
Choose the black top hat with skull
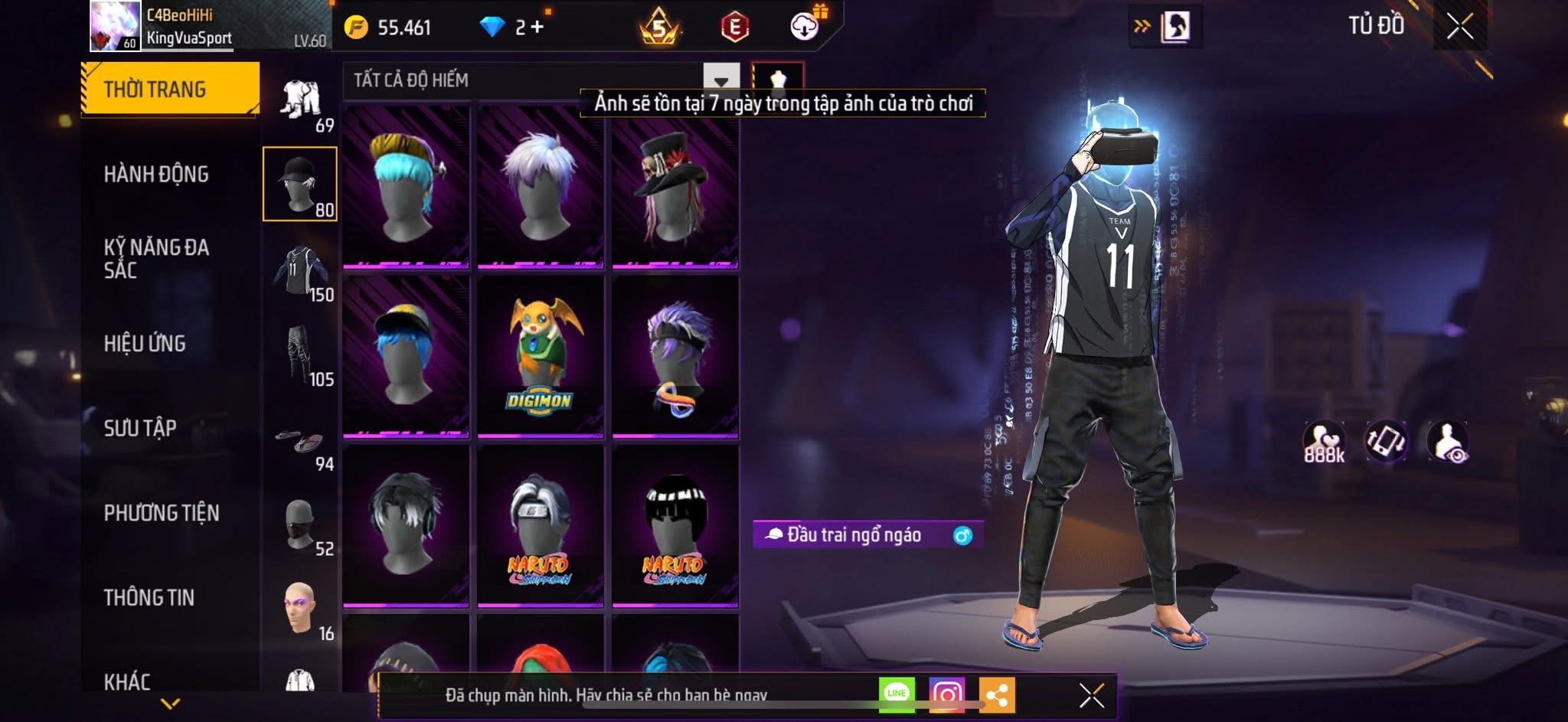675,187
